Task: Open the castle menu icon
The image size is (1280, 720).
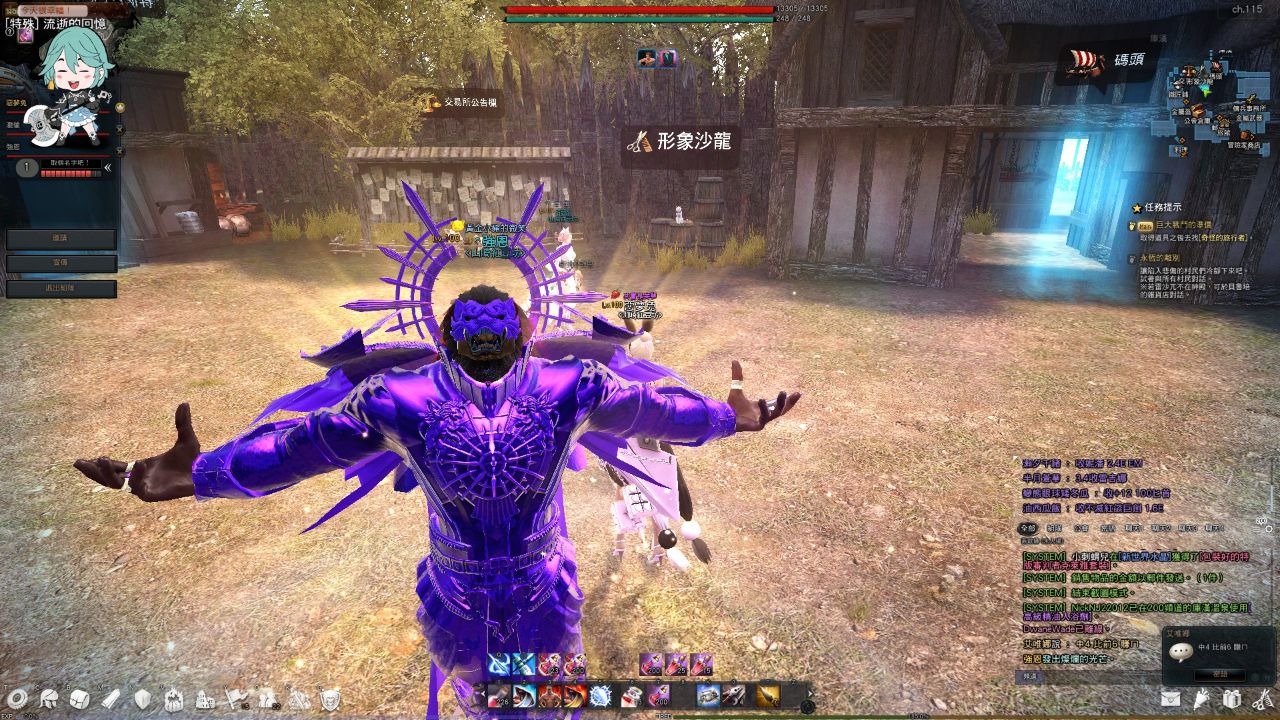Action: pos(205,698)
